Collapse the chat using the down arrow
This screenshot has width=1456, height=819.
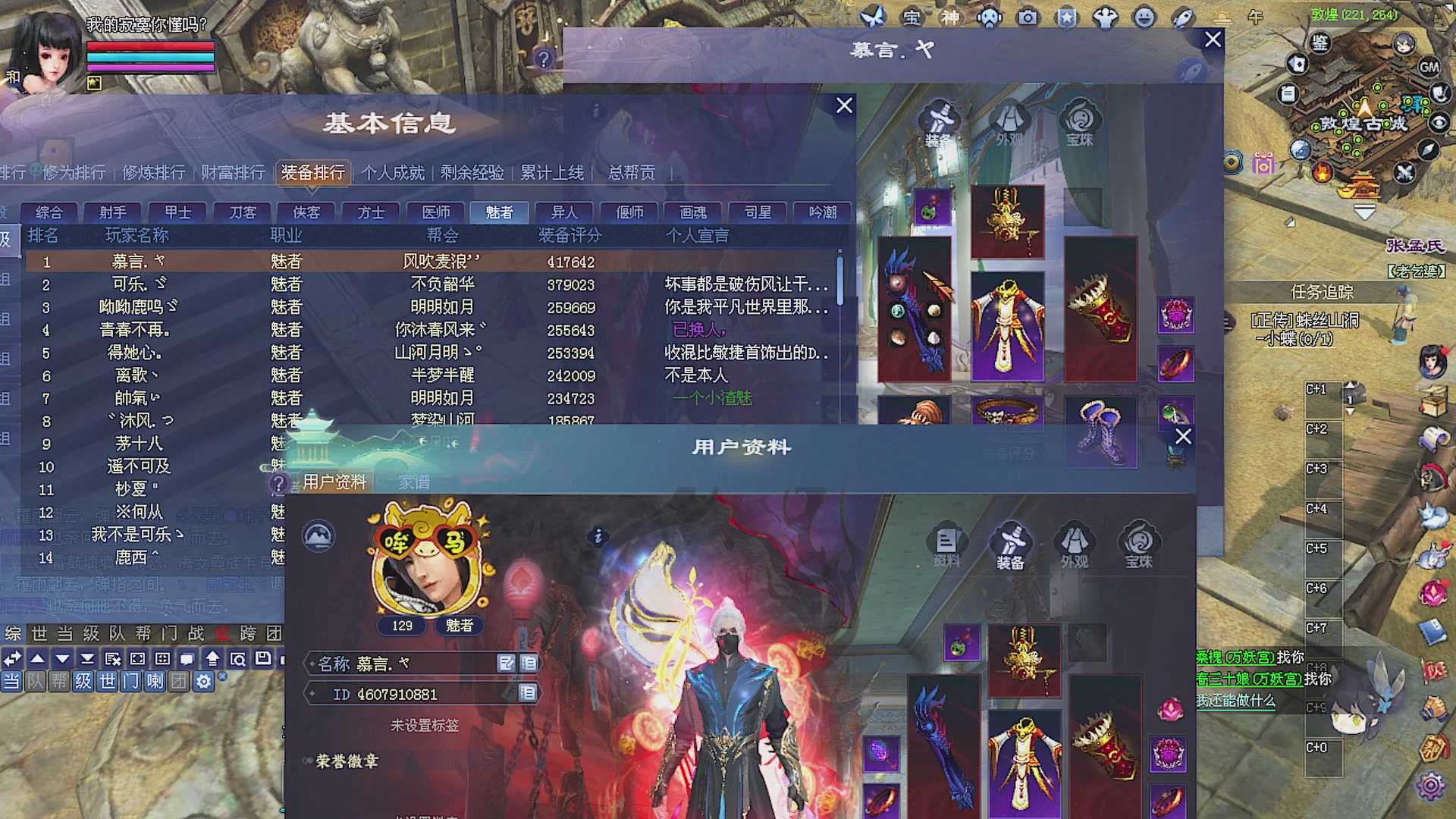[x=62, y=659]
